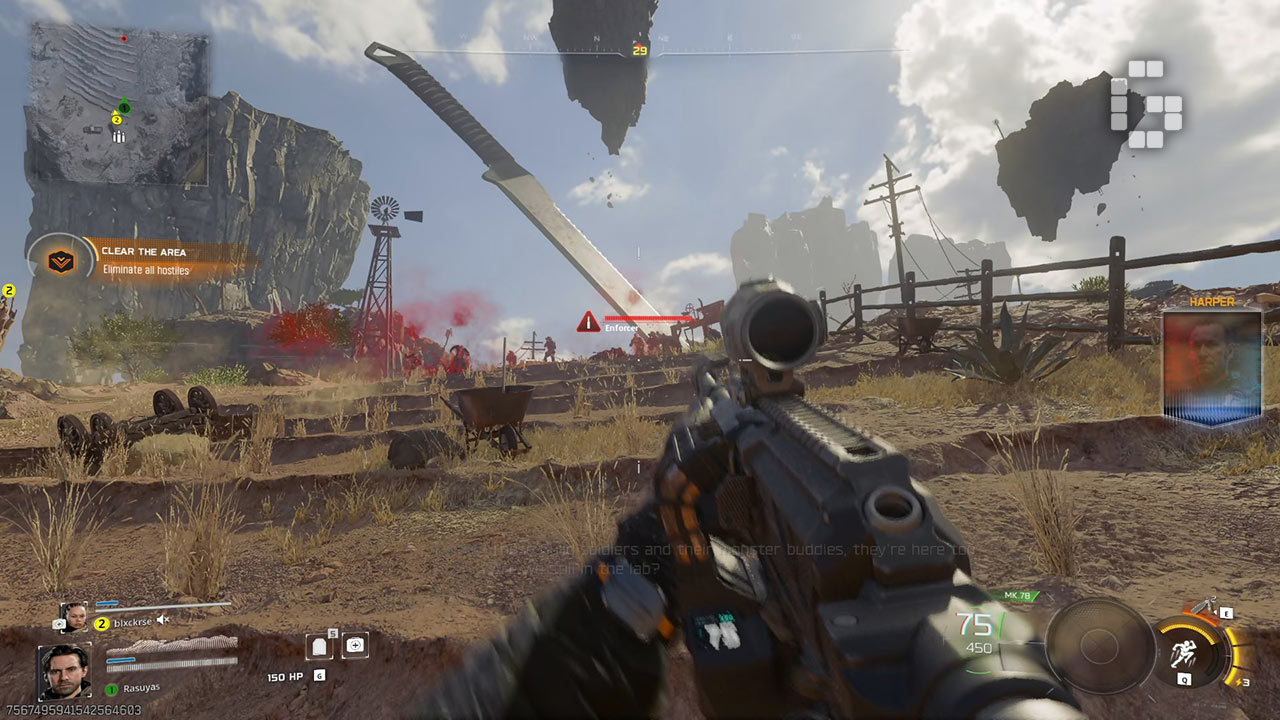Click the Enforcer enemy warning triangle

coord(588,322)
